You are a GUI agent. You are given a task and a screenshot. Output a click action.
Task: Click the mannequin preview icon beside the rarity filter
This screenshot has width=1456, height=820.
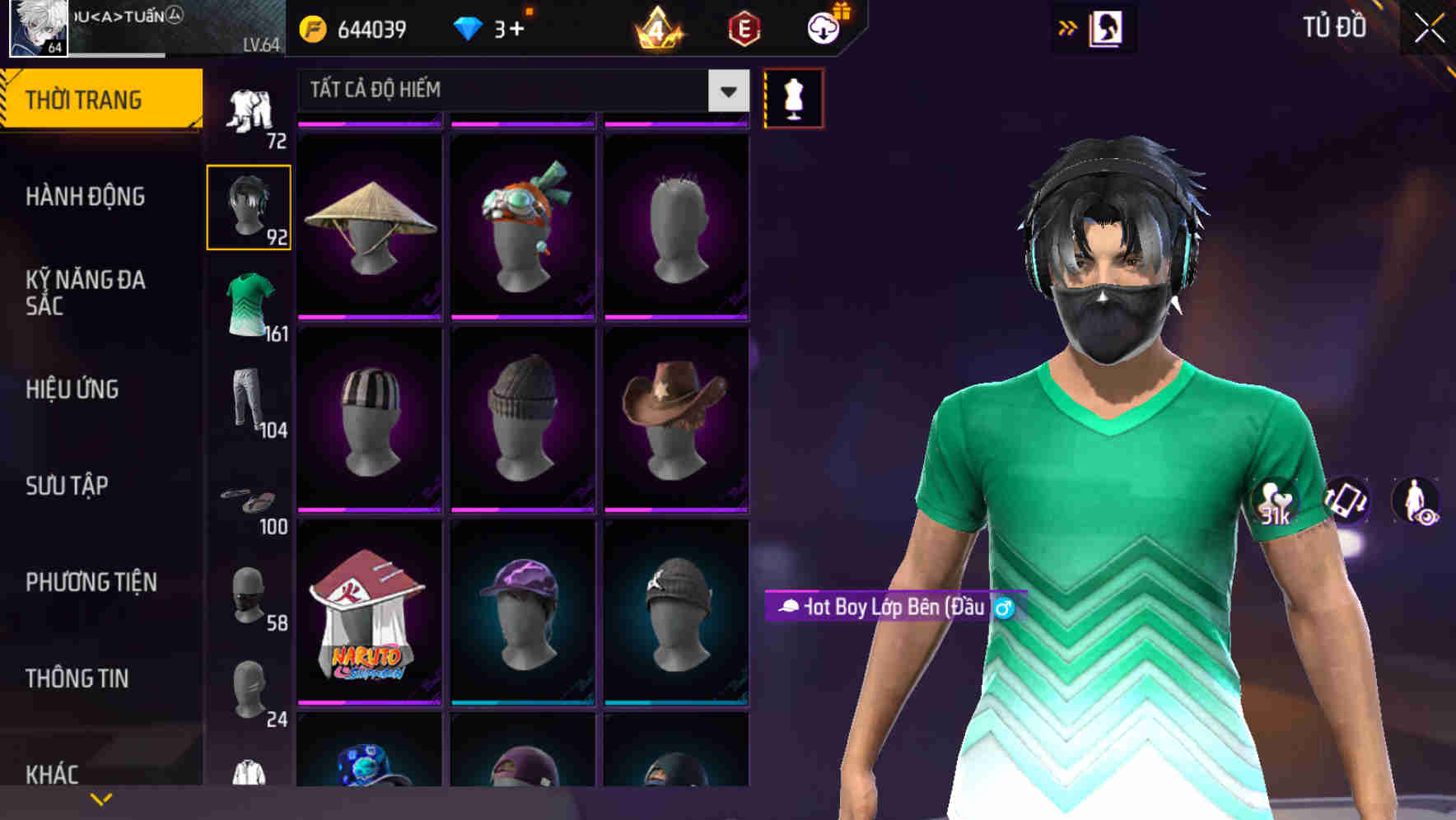pos(793,97)
